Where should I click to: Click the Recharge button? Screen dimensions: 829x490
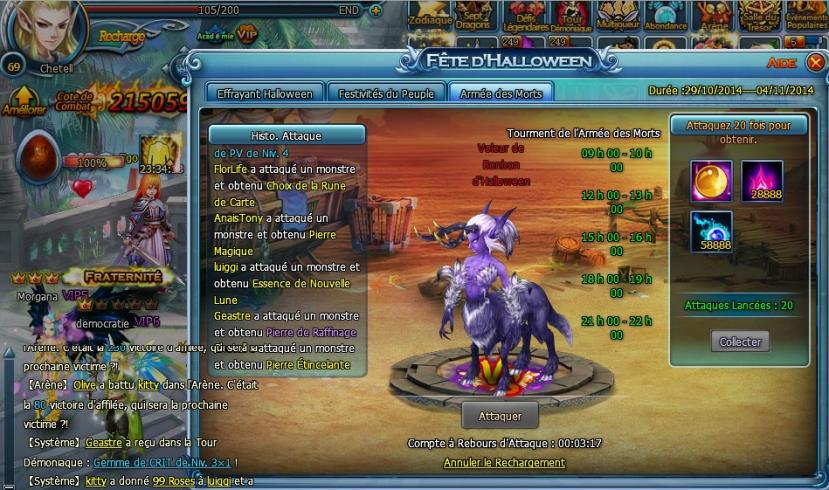click(x=121, y=37)
